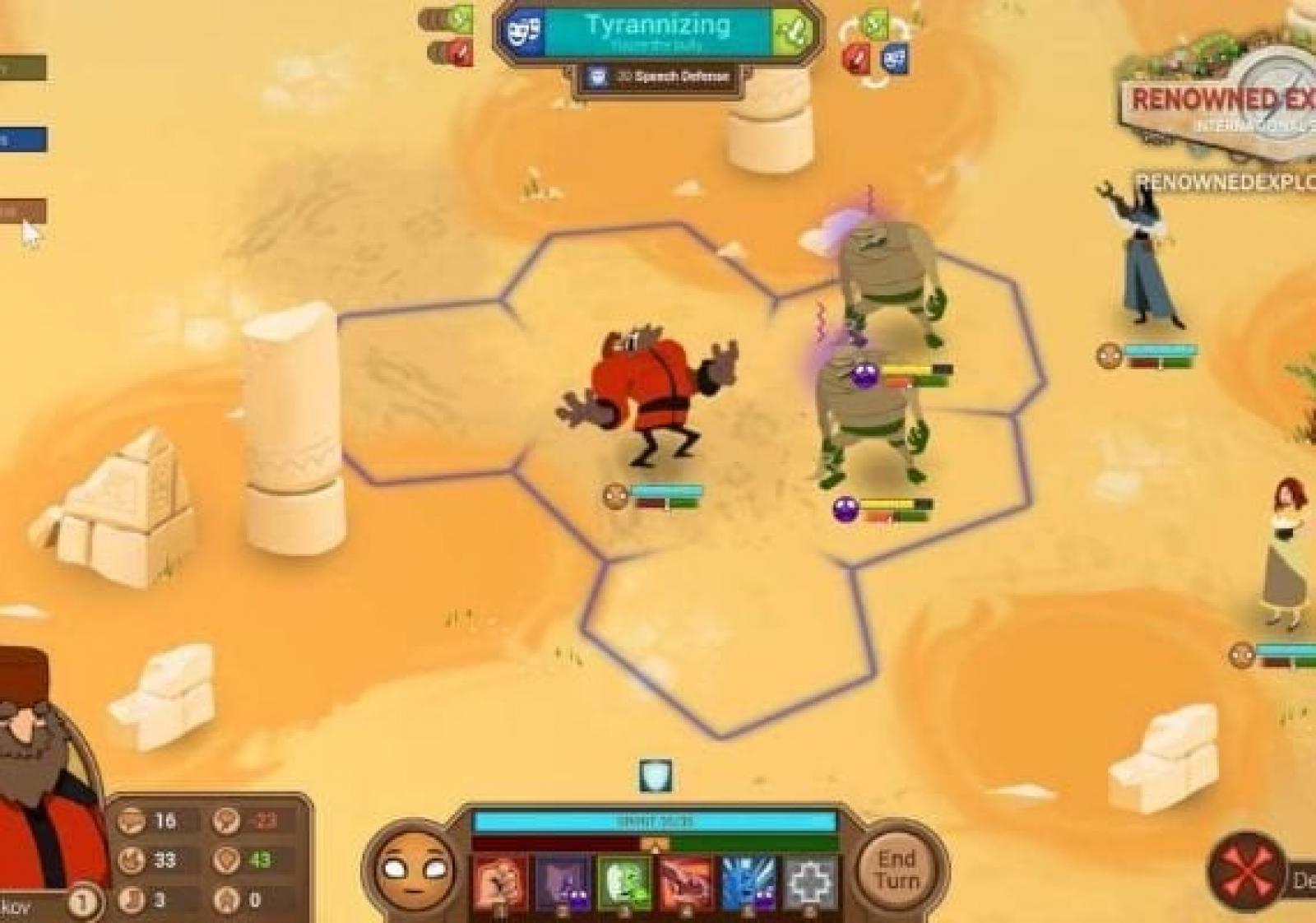Click the red crossed-bones button
This screenshot has height=923, width=1316.
tap(1246, 871)
